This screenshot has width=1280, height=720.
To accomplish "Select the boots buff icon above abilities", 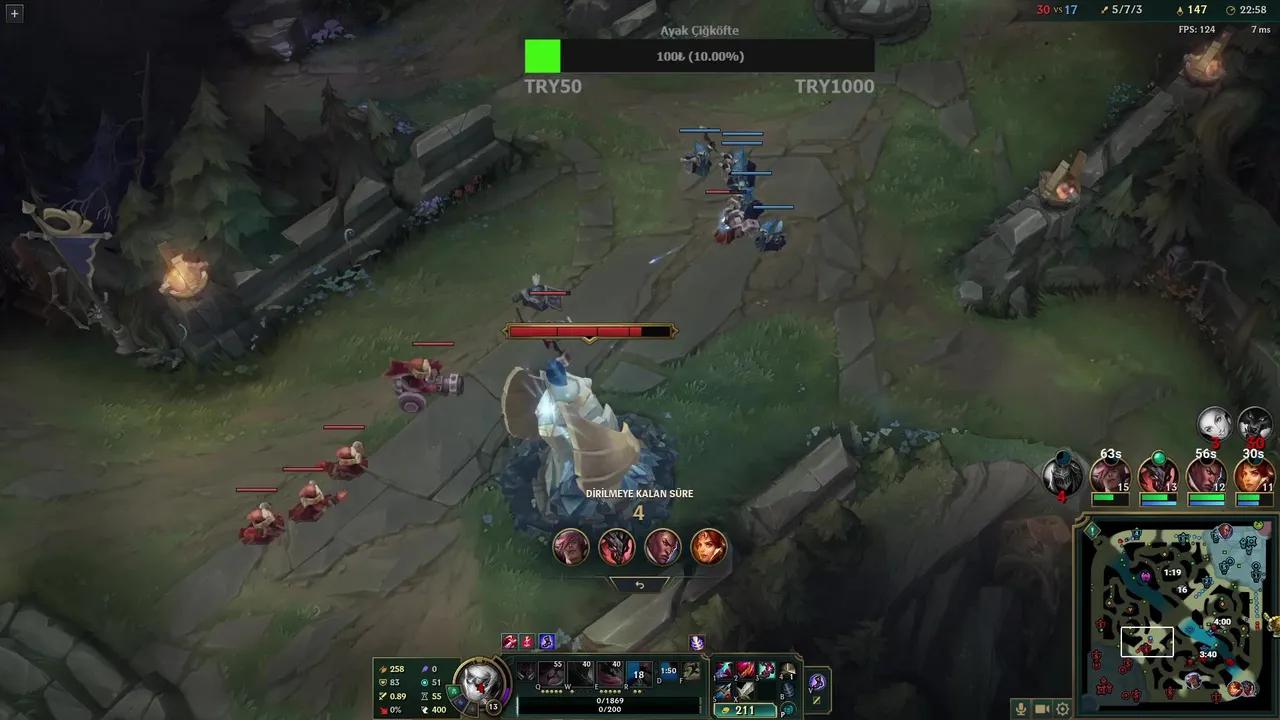I will pyautogui.click(x=546, y=641).
